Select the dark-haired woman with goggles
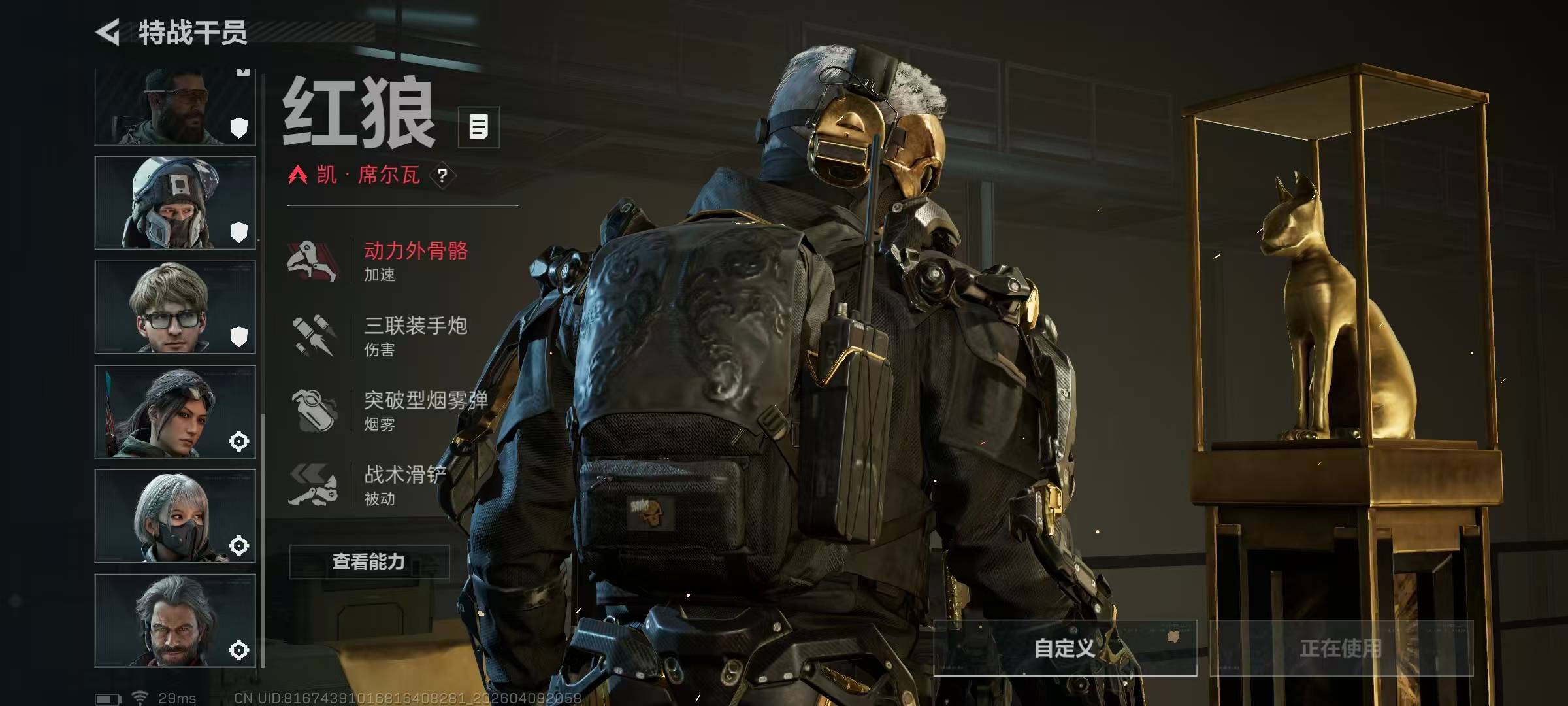This screenshot has height=706, width=1568. coord(174,412)
